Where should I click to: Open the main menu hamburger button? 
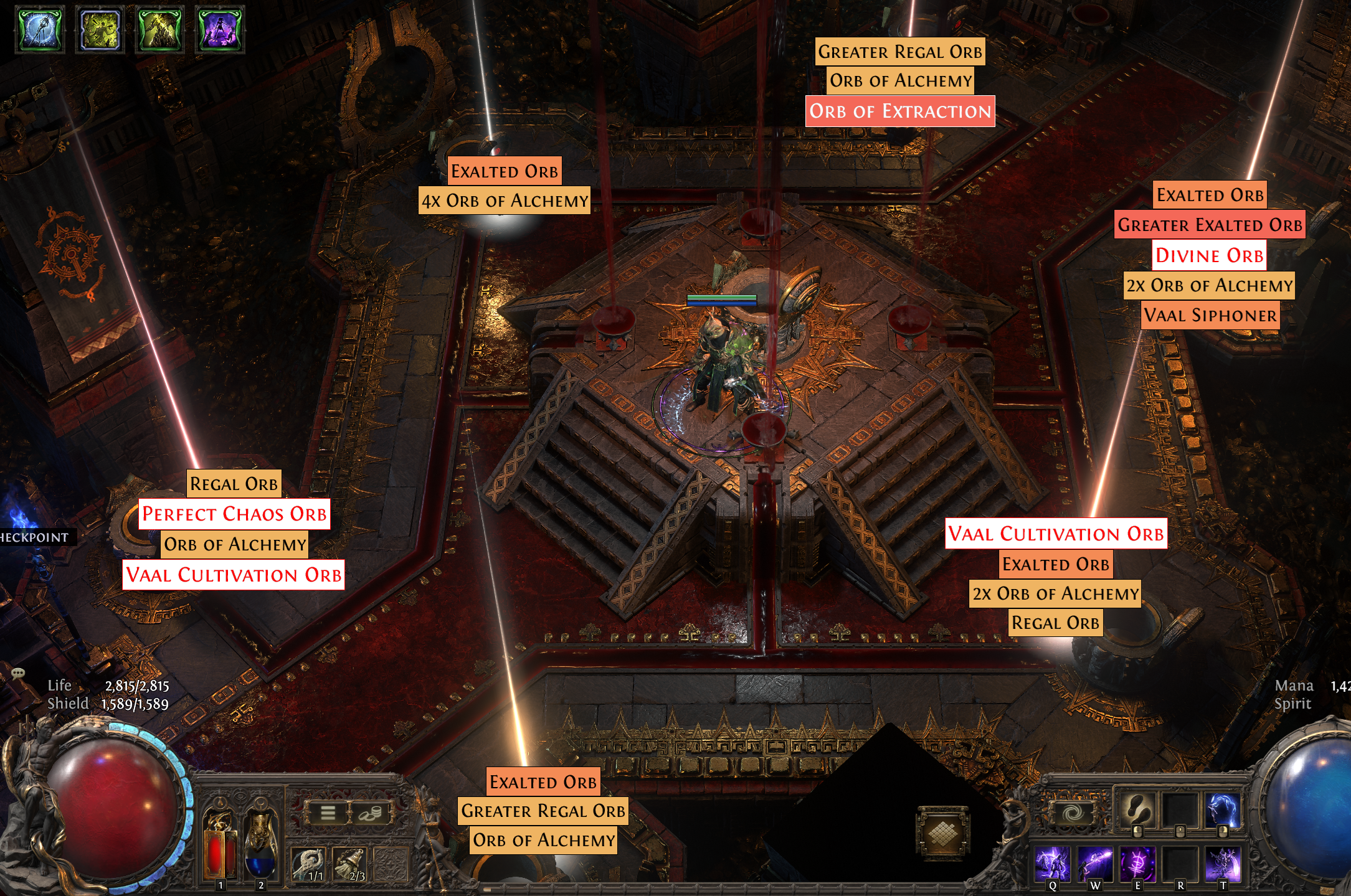point(328,813)
